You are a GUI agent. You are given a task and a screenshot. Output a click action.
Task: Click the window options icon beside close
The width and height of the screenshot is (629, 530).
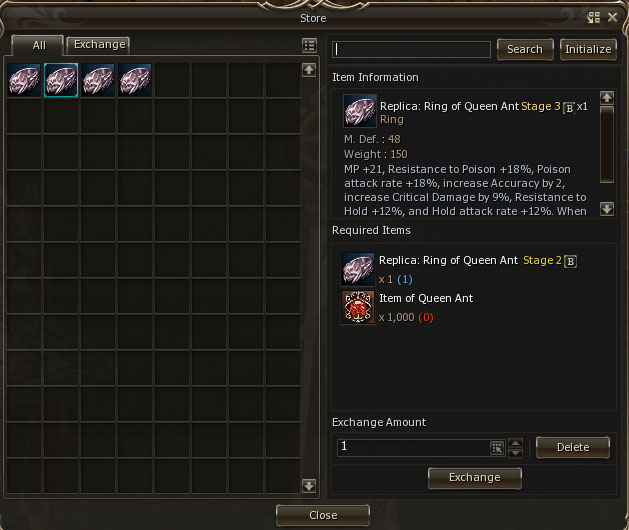pos(594,17)
